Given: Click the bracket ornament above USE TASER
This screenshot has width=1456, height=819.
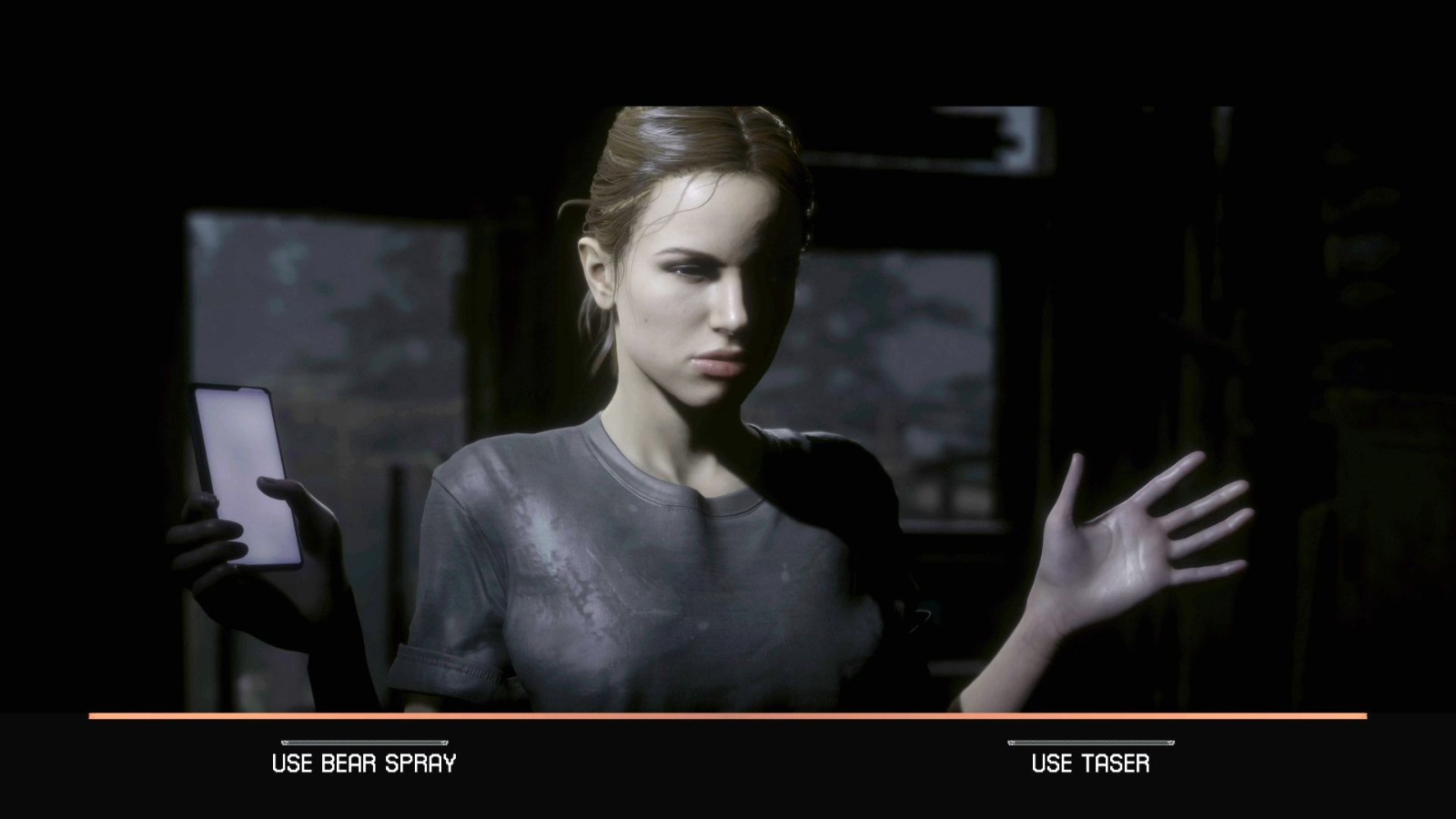Looking at the screenshot, I should click(1090, 743).
